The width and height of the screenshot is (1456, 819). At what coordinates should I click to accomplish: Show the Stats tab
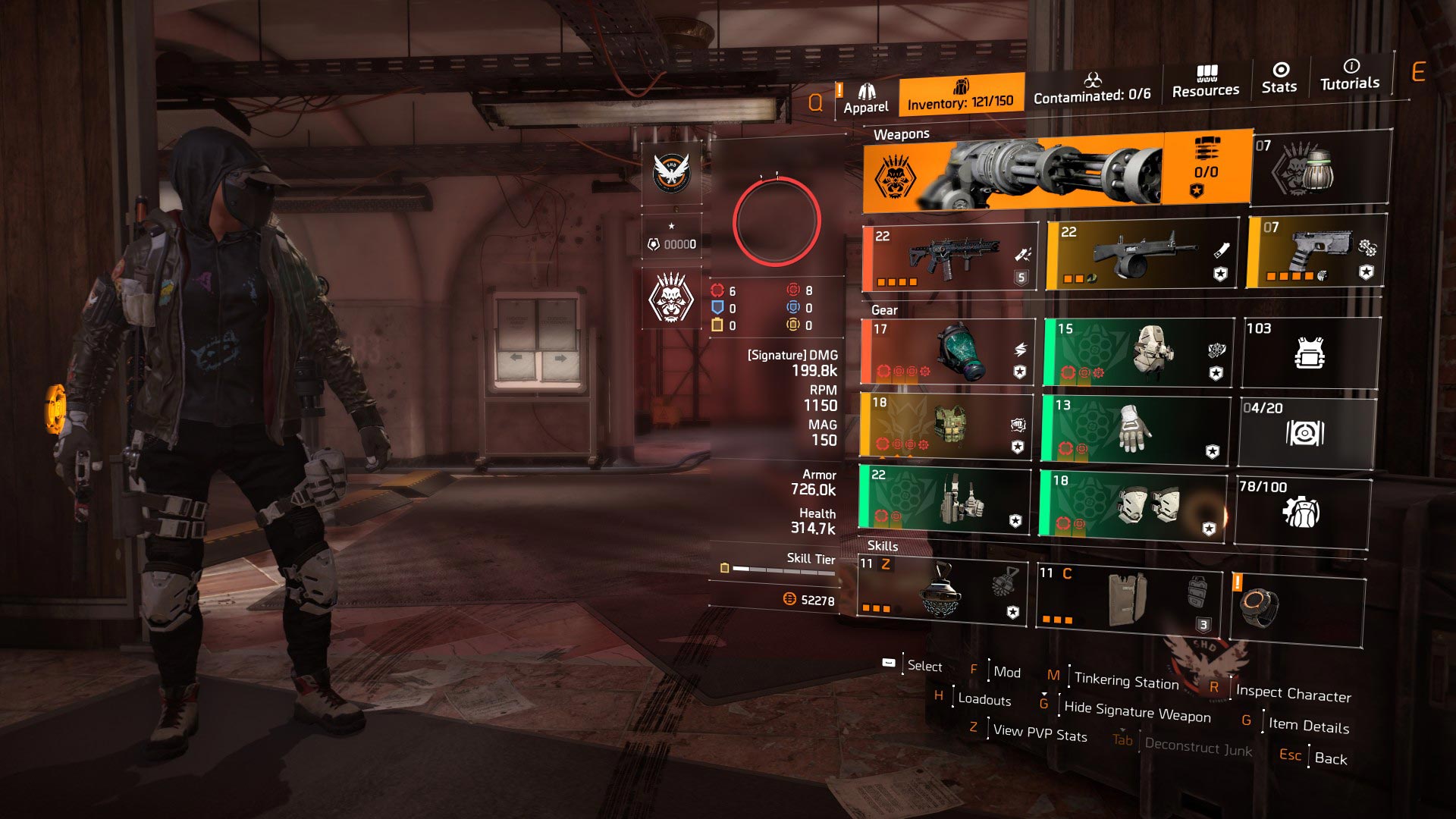pos(1279,79)
